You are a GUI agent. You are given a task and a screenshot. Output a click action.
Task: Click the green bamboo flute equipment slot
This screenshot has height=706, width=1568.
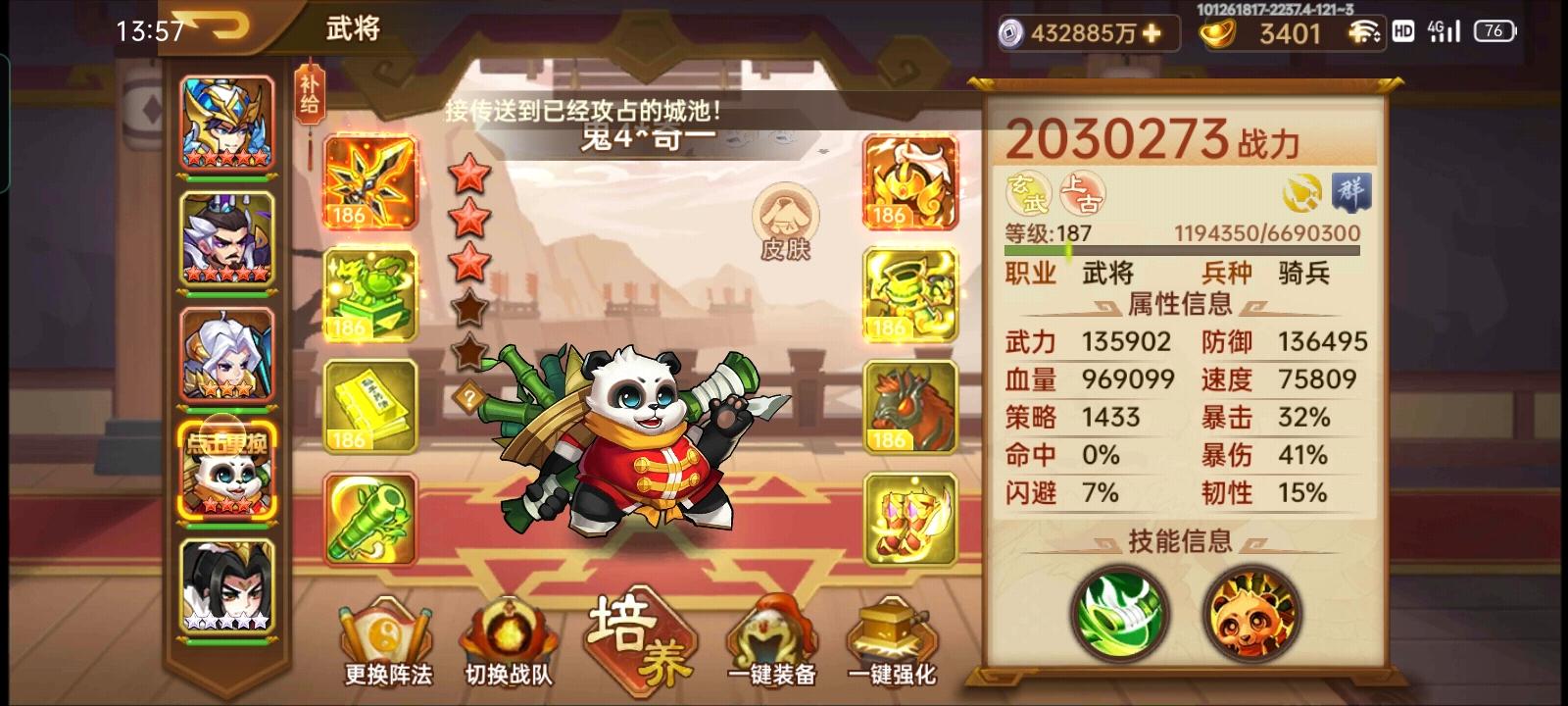(370, 521)
